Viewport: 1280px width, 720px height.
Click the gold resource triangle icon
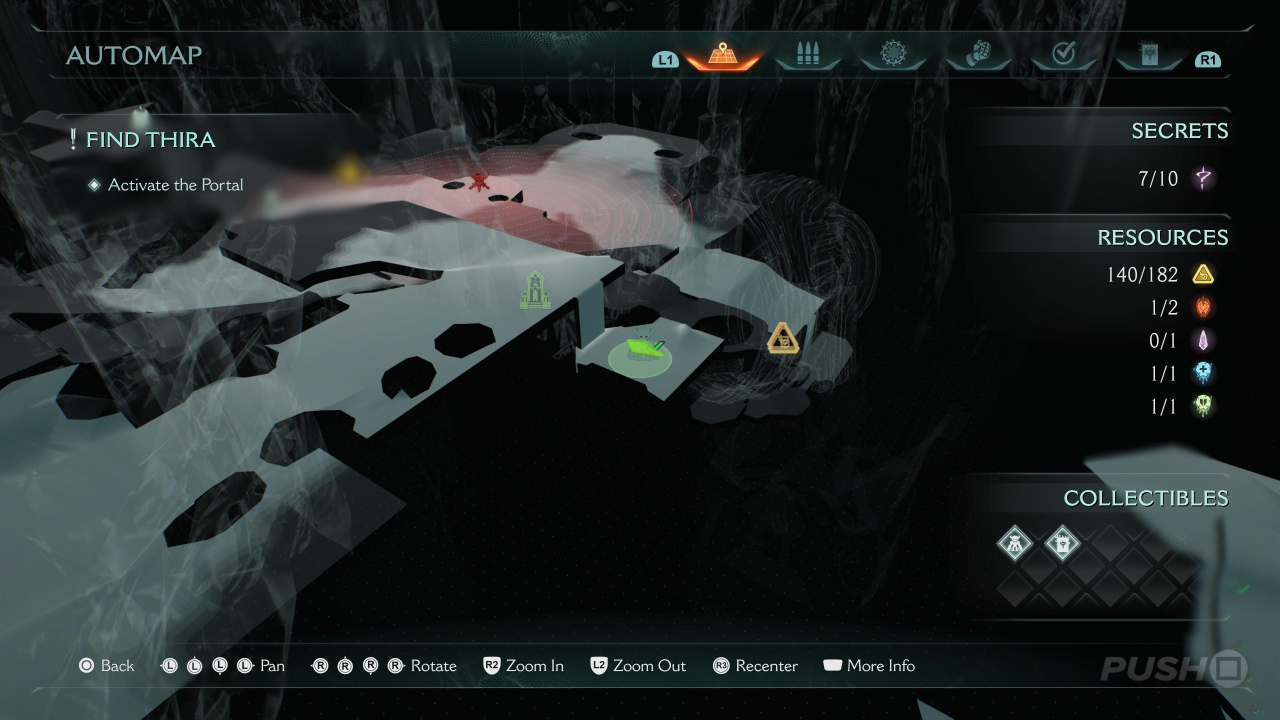point(1203,274)
